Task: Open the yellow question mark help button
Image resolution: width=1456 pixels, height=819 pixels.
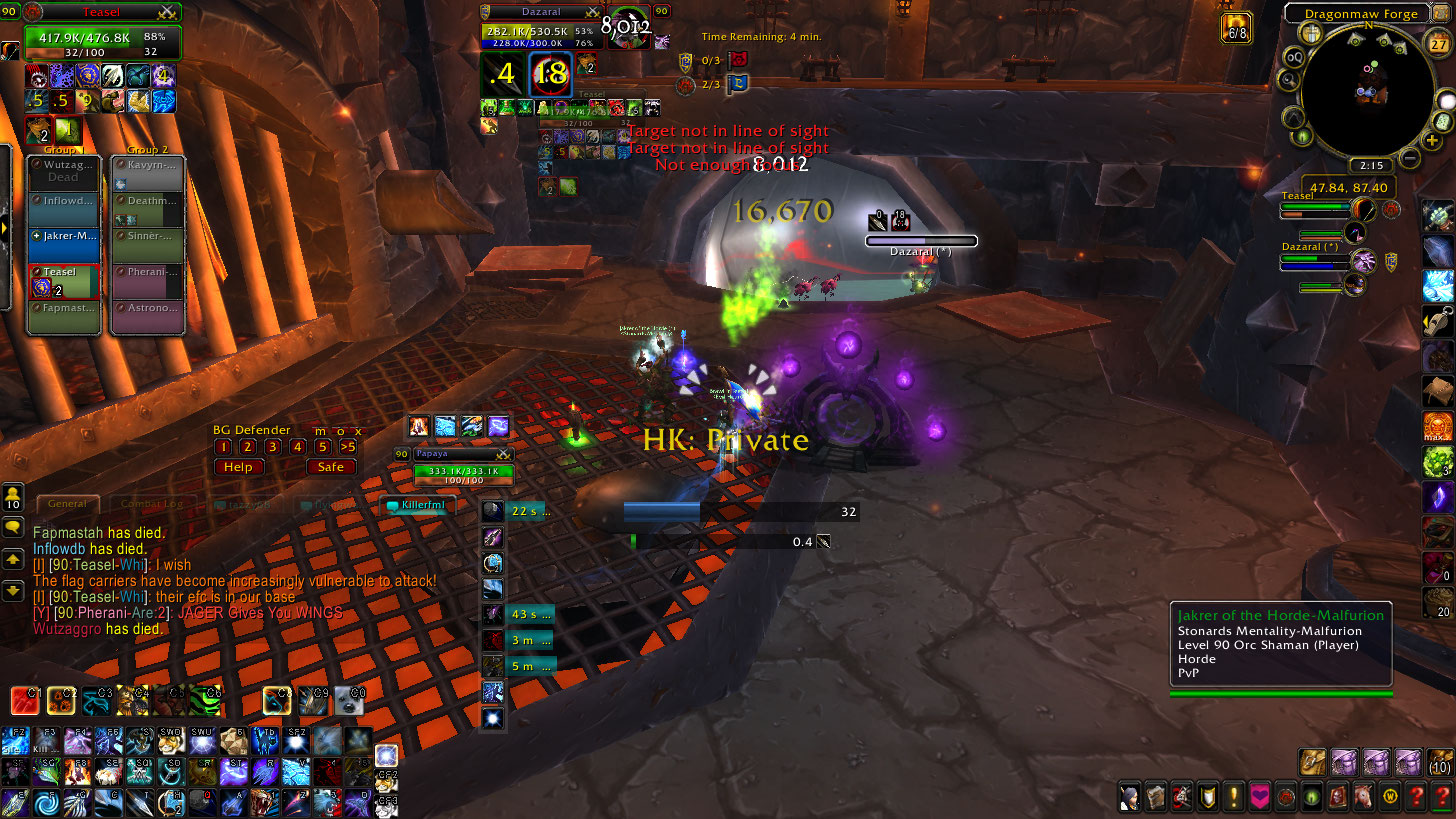Action: 1415,796
